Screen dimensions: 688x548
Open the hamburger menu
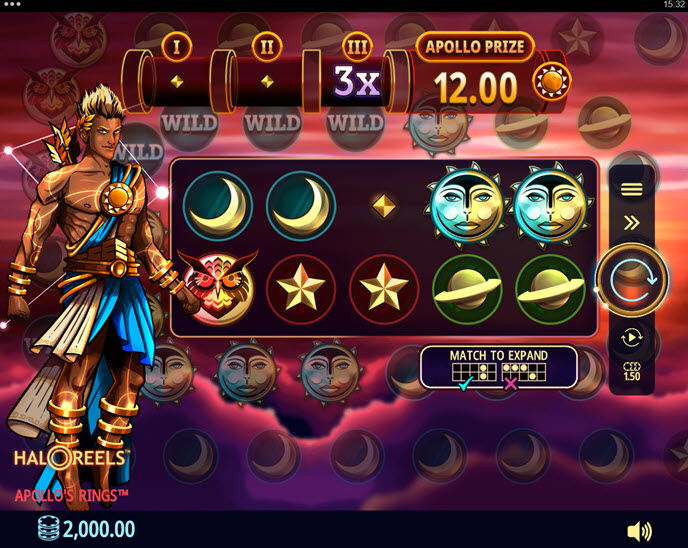pyautogui.click(x=631, y=189)
